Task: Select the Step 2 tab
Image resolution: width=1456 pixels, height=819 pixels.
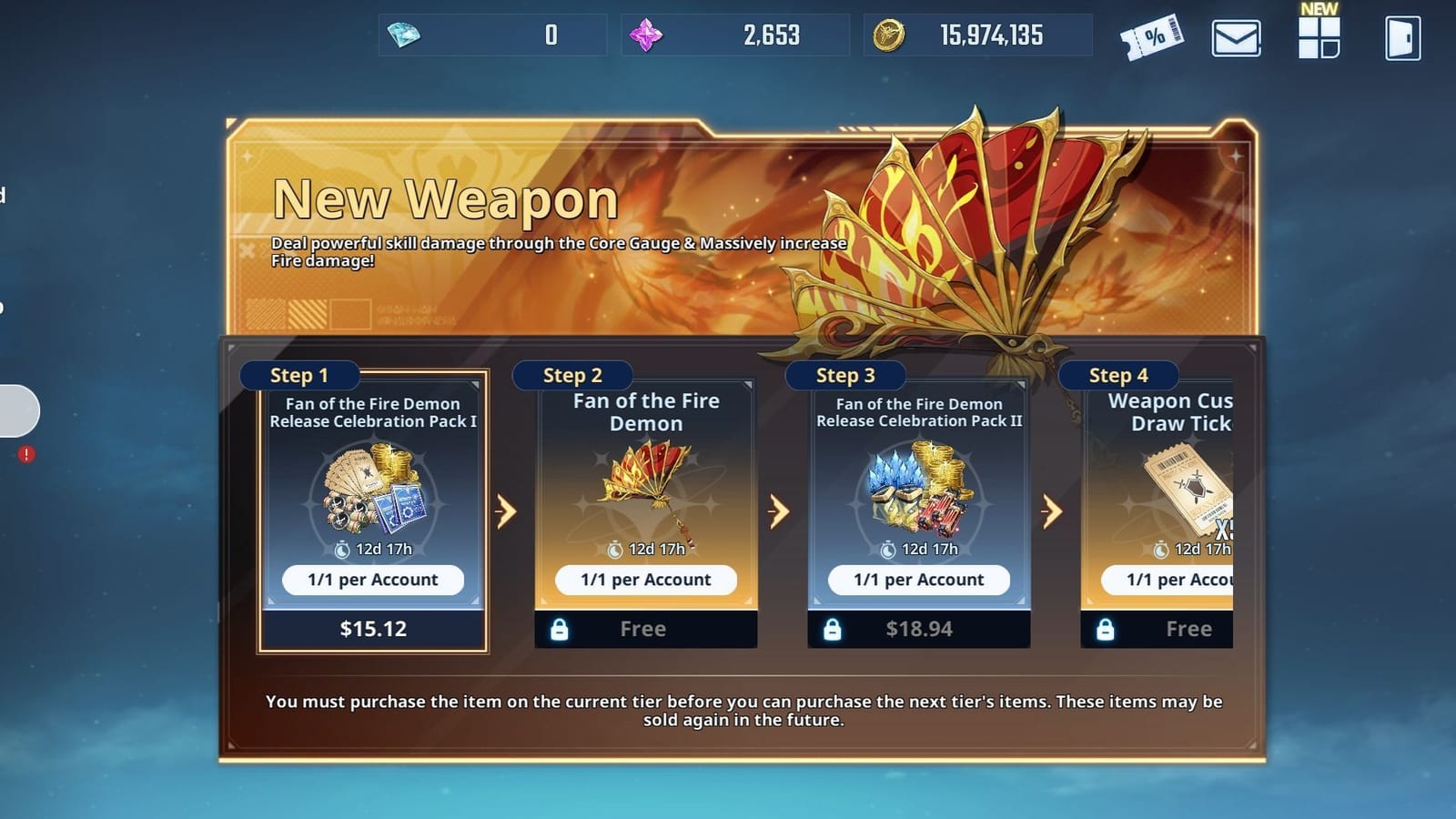Action: (572, 375)
